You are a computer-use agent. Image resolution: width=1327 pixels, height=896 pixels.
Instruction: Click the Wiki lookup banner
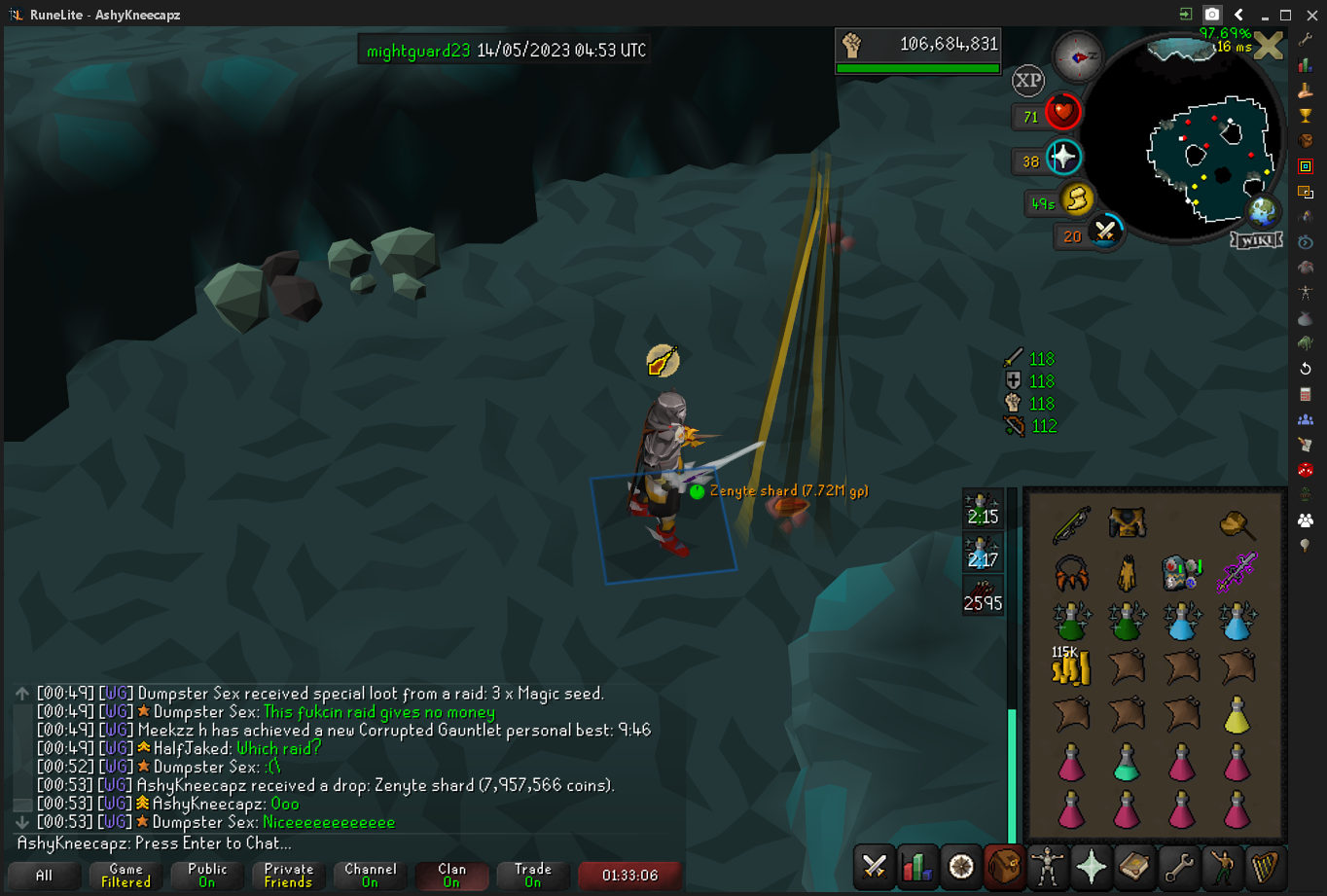coord(1255,239)
